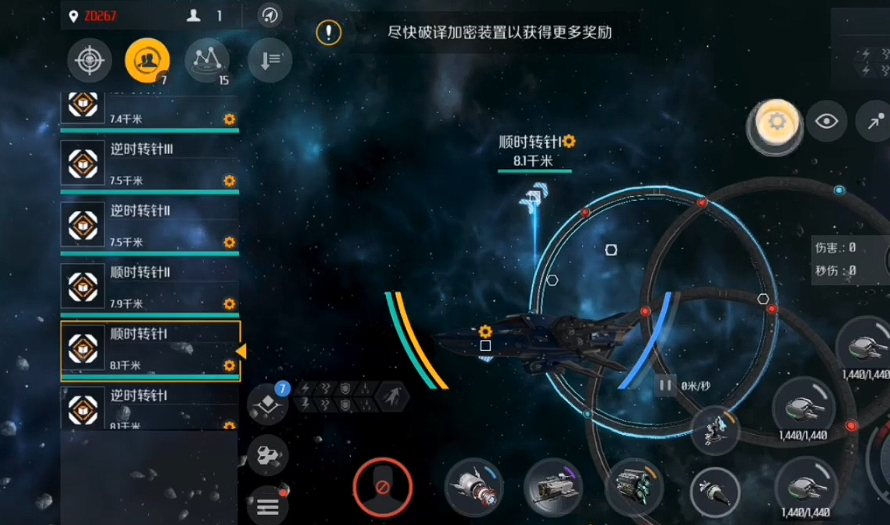Open the three-line main menu button
Viewport: 890px width, 525px height.
(x=267, y=506)
